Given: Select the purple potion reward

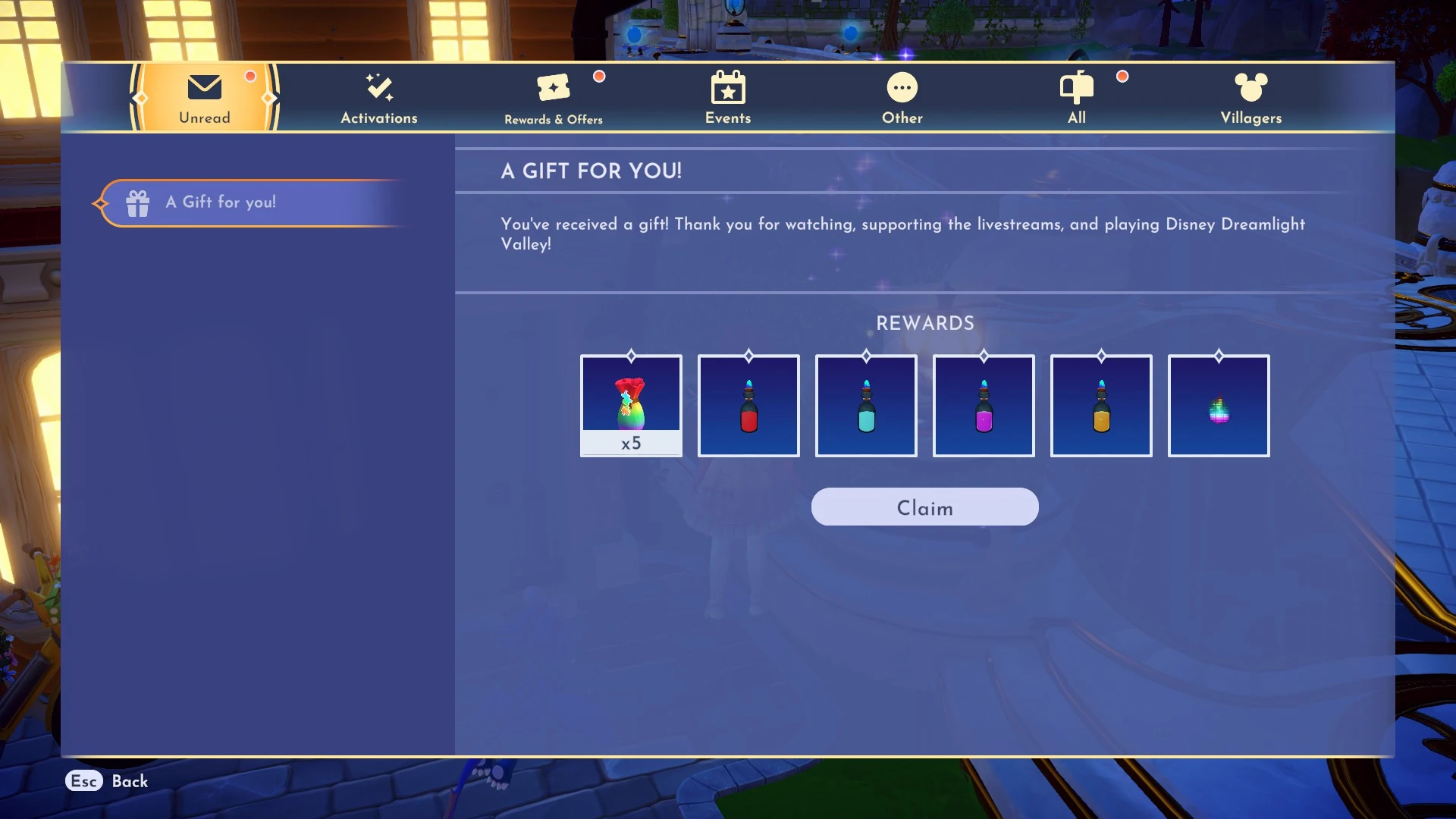Looking at the screenshot, I should coord(984,405).
